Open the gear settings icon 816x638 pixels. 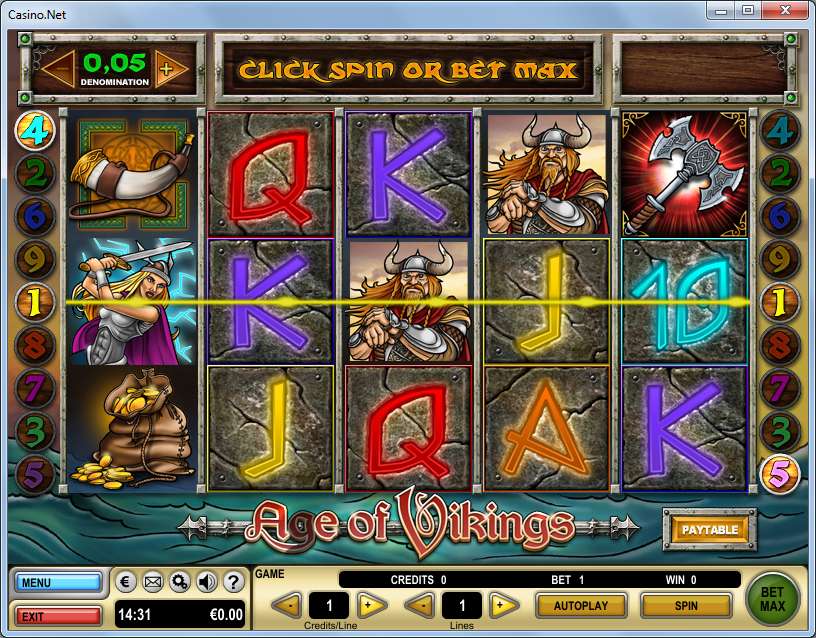click(180, 582)
